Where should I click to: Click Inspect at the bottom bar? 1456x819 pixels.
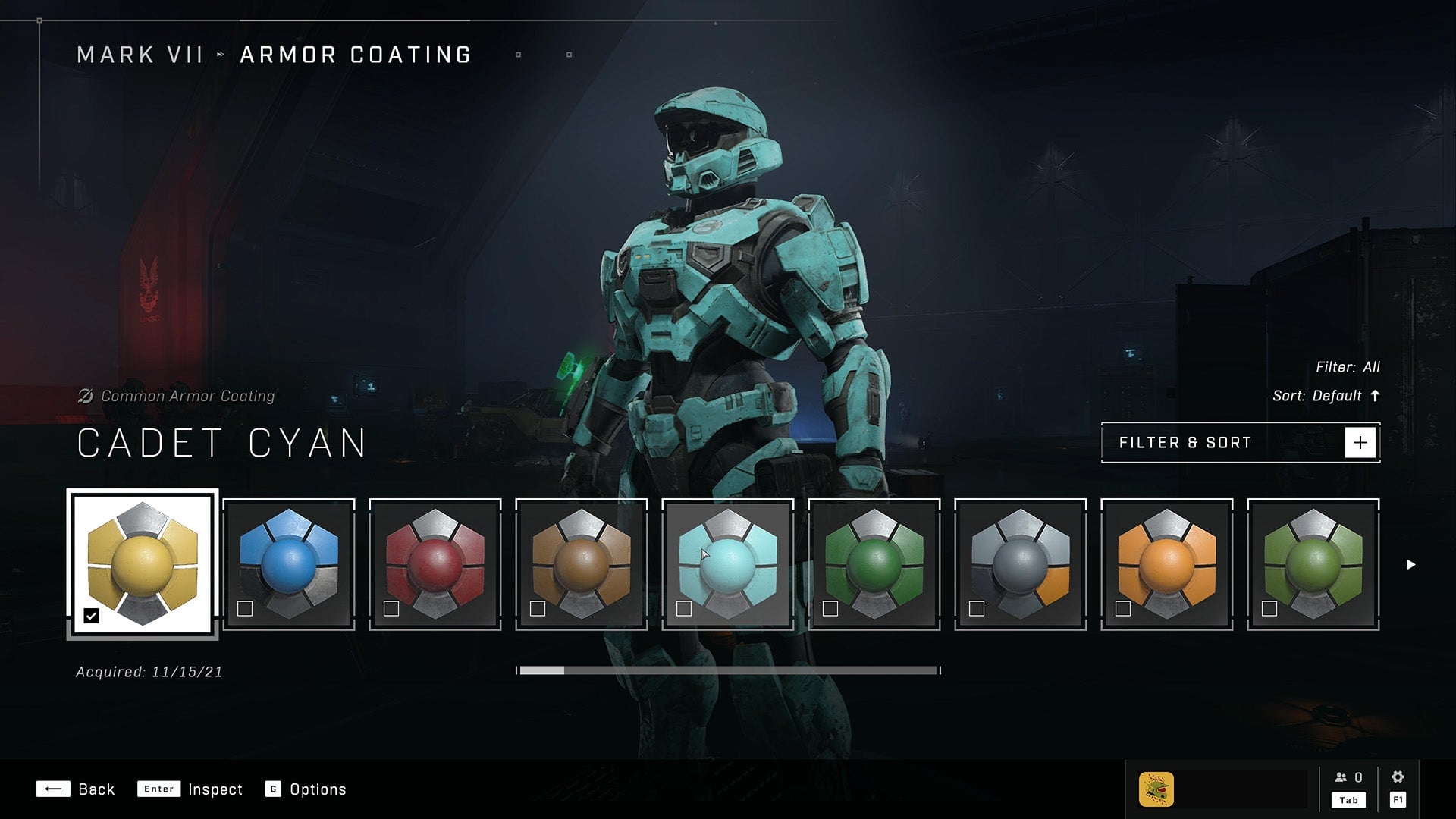click(x=215, y=789)
